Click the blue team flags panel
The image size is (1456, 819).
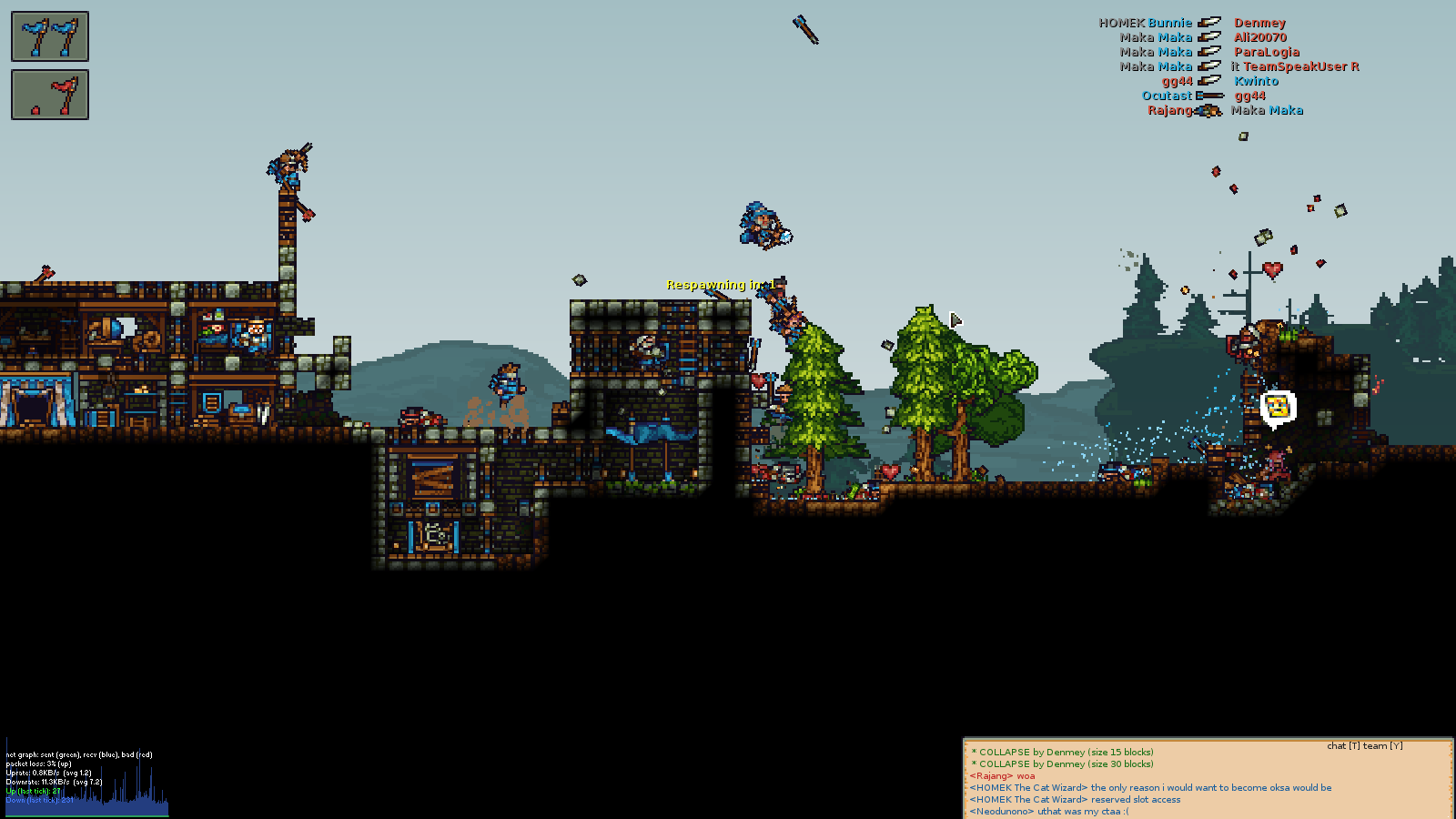coord(50,36)
